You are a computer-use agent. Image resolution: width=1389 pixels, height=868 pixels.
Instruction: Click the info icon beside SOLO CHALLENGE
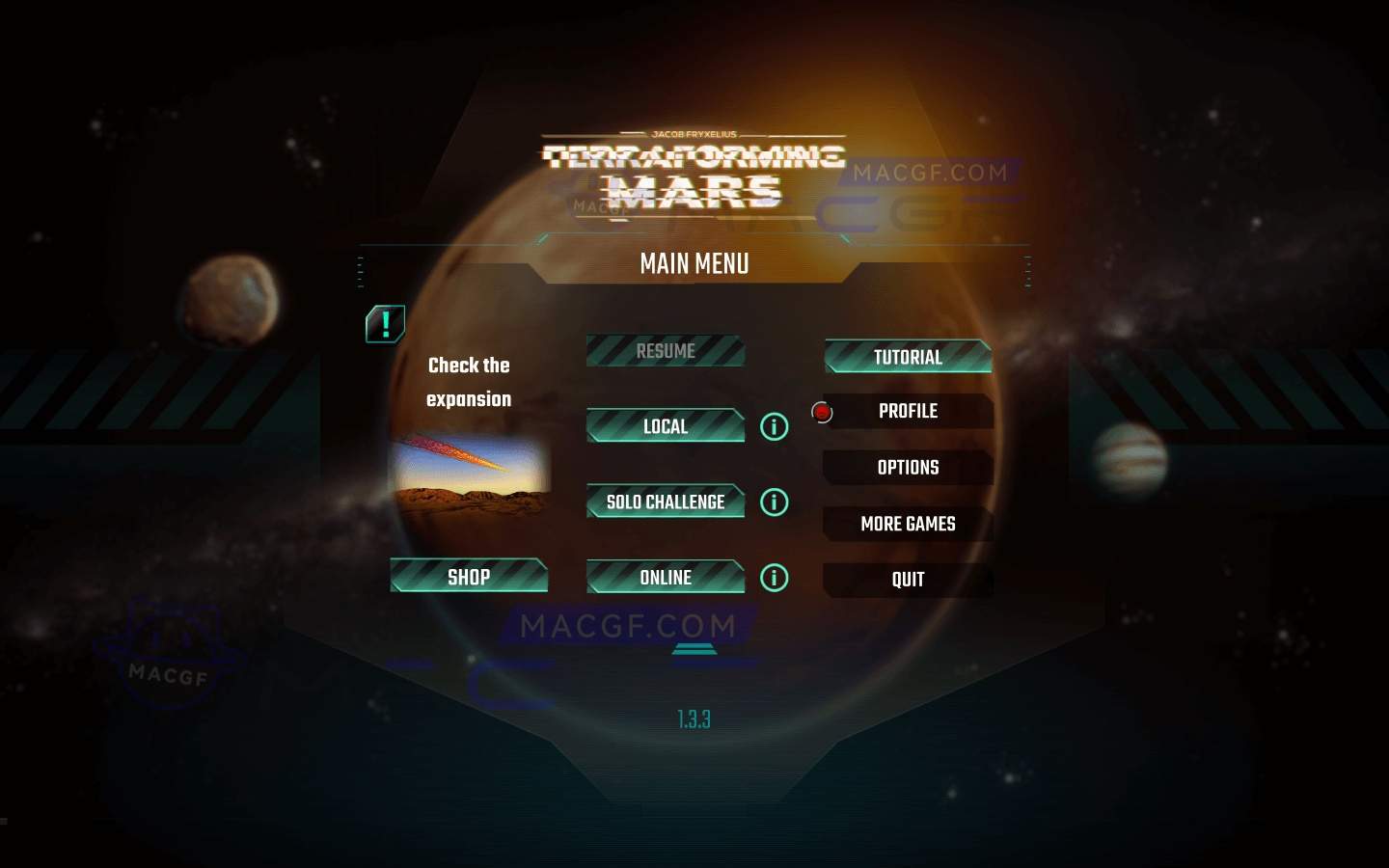pos(773,502)
